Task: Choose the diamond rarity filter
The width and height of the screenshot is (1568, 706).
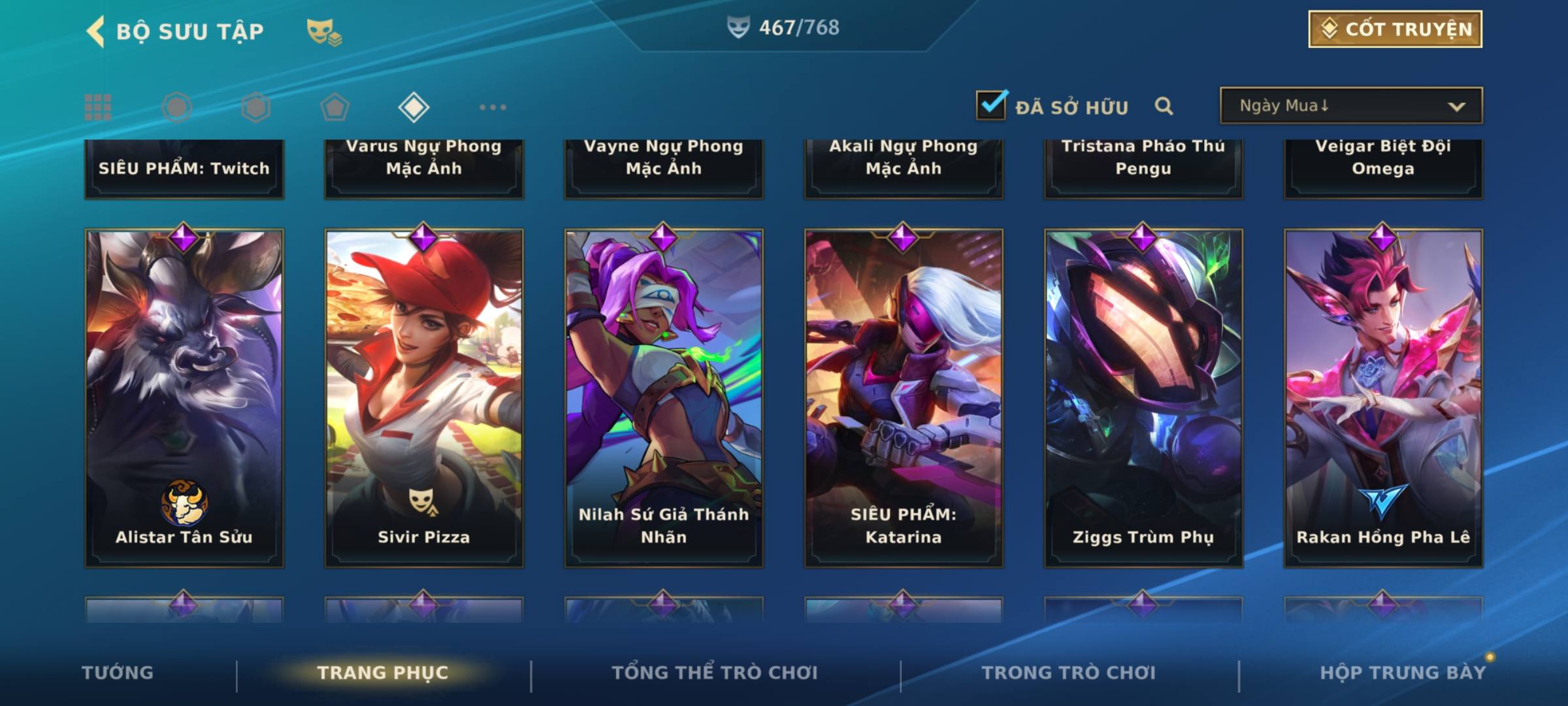Action: click(x=414, y=107)
